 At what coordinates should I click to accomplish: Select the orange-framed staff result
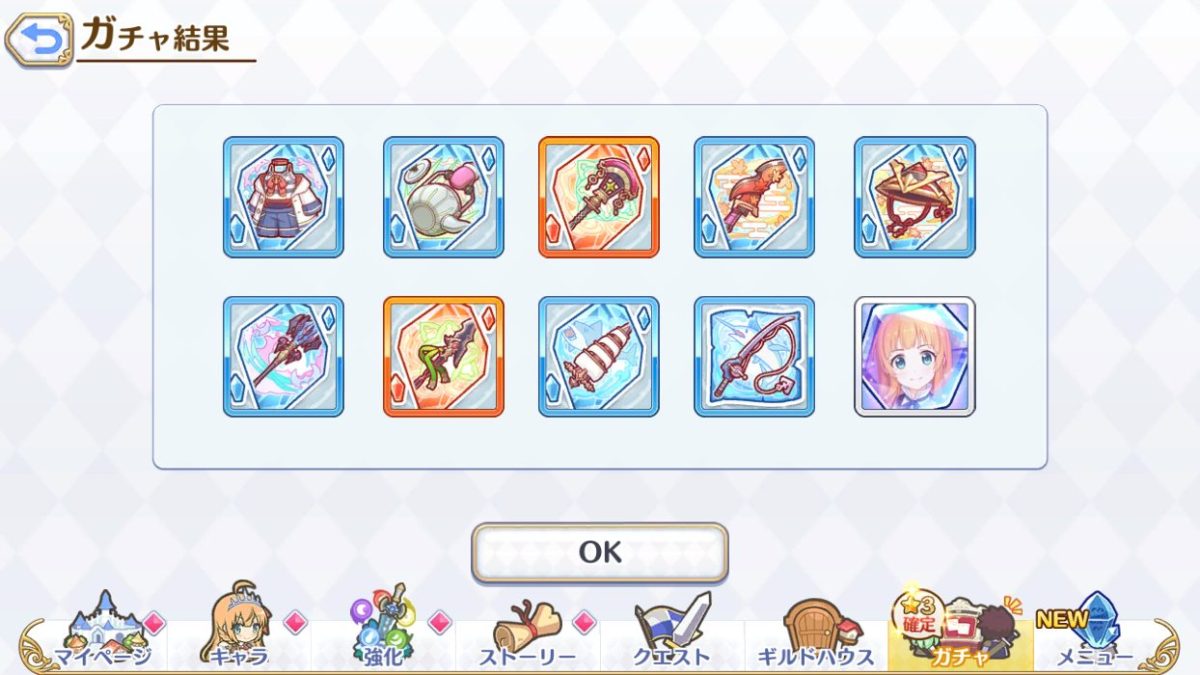pyautogui.click(x=599, y=197)
